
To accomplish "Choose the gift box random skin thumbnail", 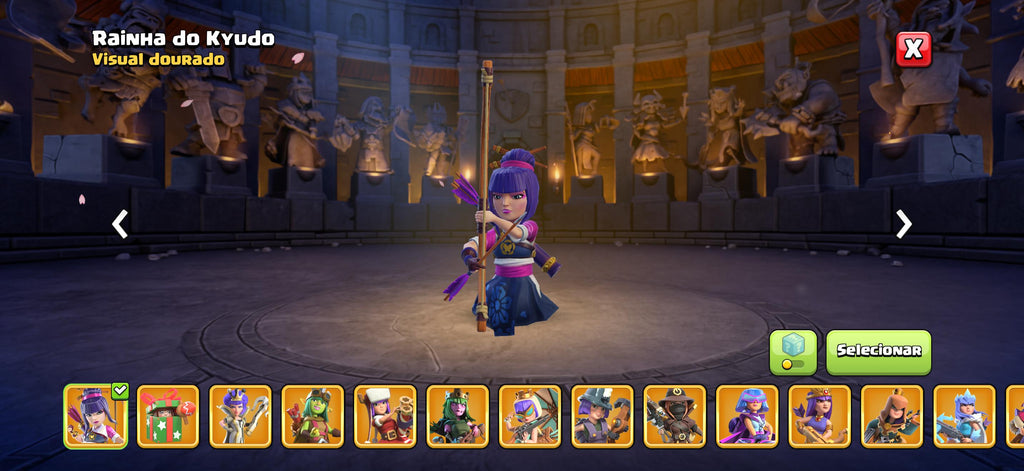I will [168, 416].
